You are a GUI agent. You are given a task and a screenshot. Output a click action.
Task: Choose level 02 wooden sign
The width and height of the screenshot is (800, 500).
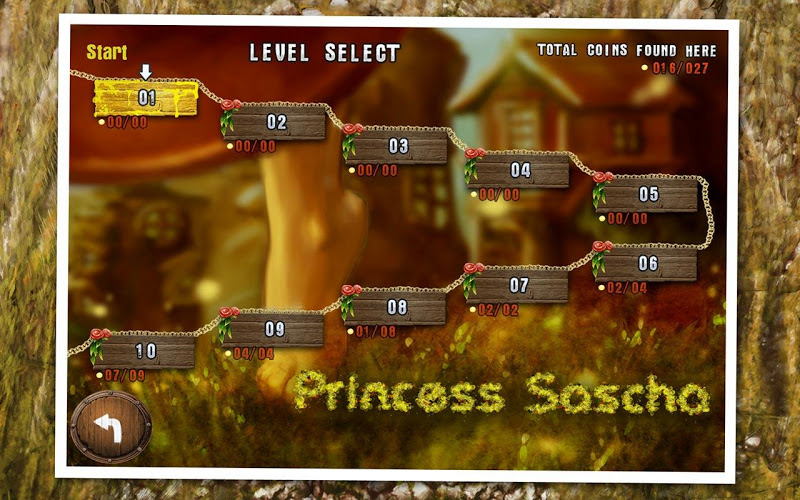click(x=278, y=123)
